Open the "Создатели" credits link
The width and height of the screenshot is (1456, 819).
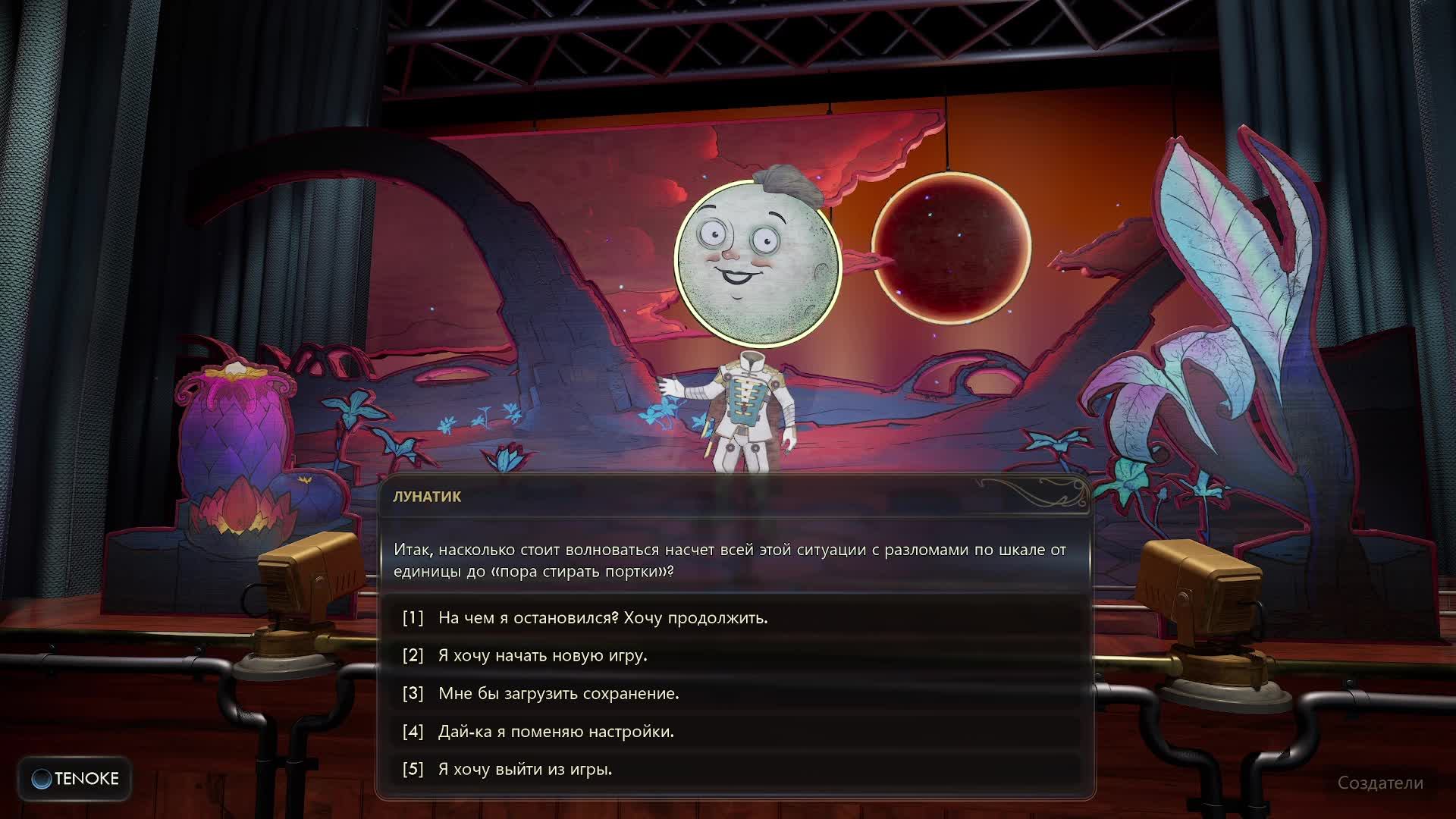tap(1380, 783)
